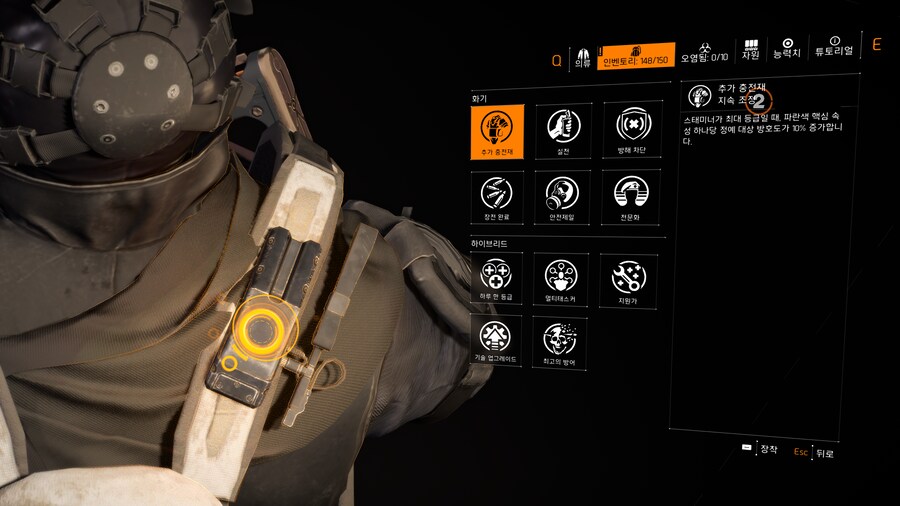900x506 pixels.
Task: Switch to the 의류 apparel tab
Action: [582, 56]
